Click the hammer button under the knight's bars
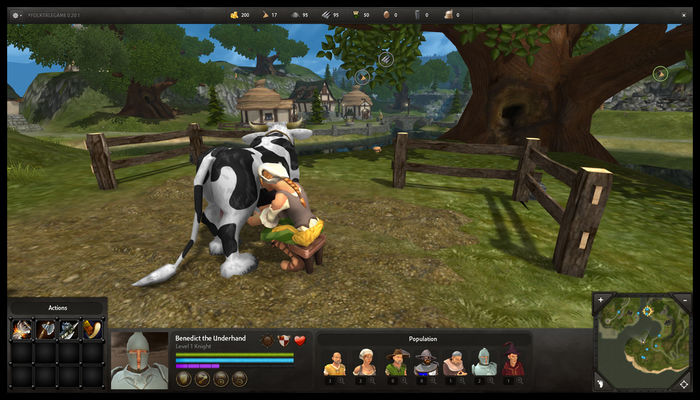This screenshot has height=400, width=700. [202, 378]
